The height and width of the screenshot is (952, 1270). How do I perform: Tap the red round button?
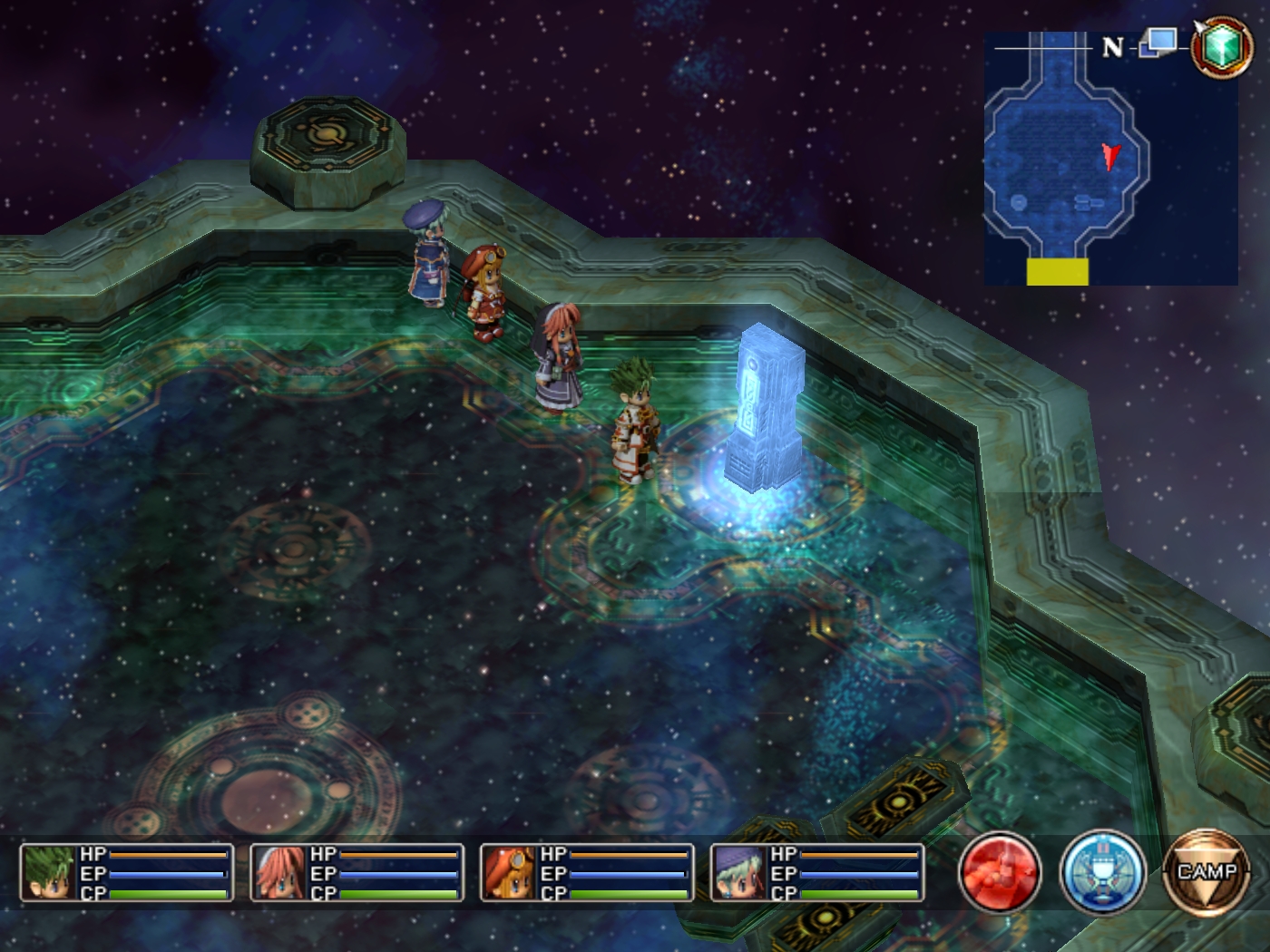(1000, 873)
